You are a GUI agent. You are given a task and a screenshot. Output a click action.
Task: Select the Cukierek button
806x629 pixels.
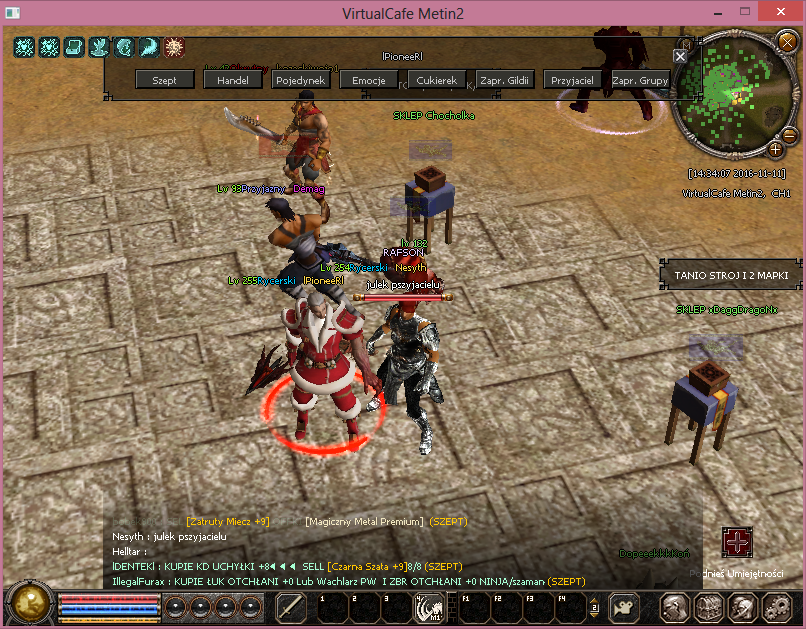[437, 80]
